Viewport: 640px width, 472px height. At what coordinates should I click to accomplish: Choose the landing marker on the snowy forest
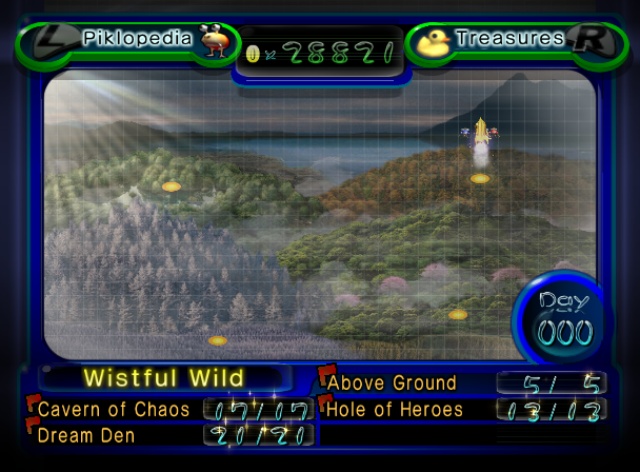click(218, 341)
